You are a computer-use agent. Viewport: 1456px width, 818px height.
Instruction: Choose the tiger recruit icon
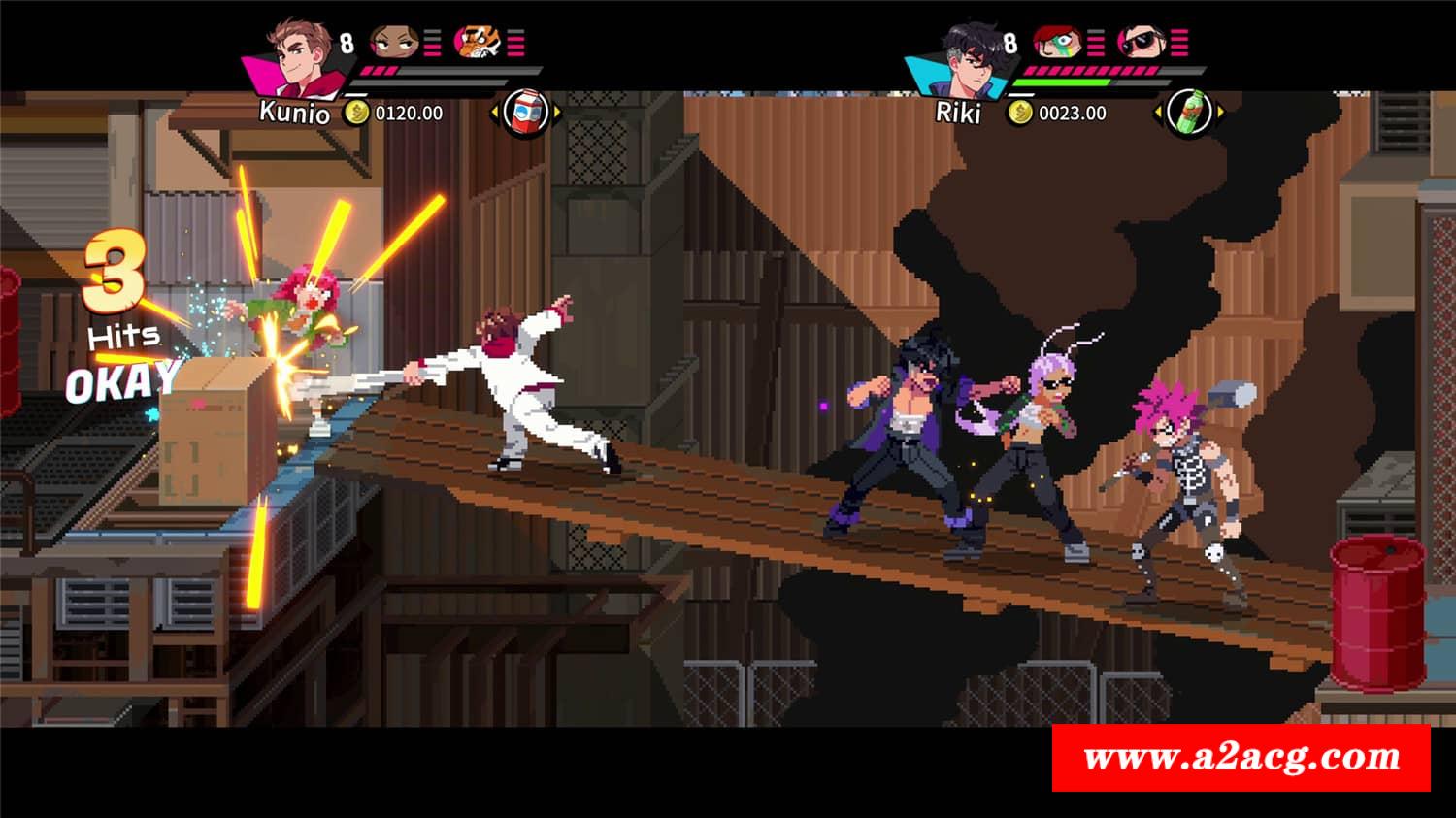(477, 42)
